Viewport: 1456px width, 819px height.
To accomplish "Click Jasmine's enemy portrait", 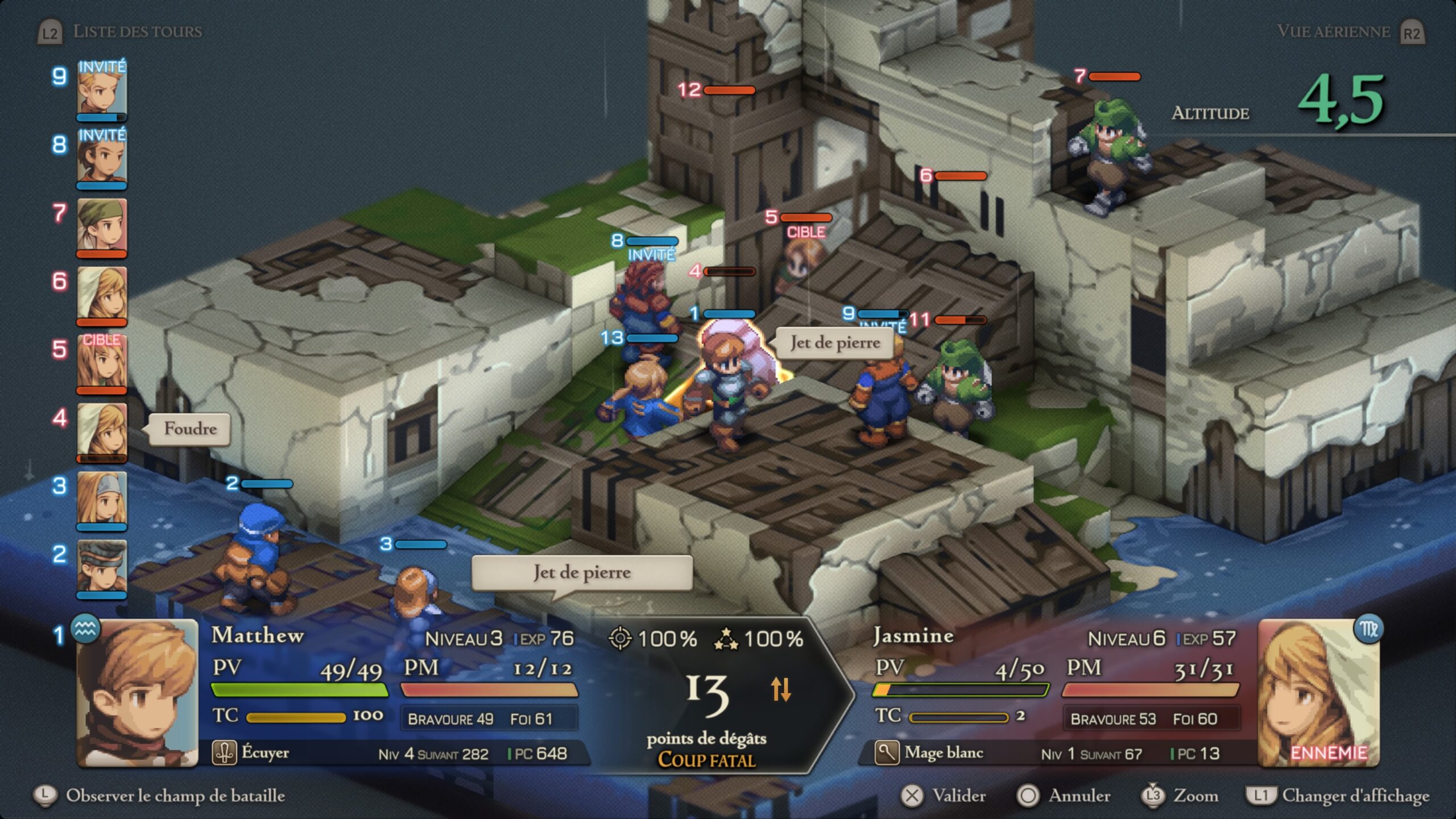I will click(x=1318, y=693).
